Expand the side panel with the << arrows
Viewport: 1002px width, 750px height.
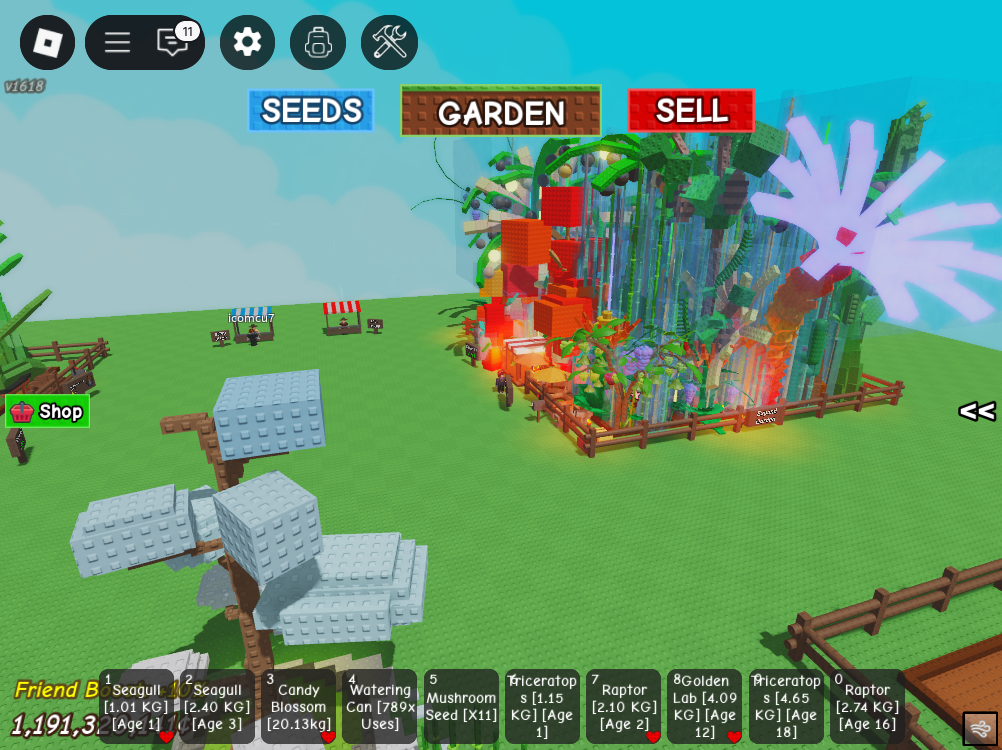[x=976, y=411]
